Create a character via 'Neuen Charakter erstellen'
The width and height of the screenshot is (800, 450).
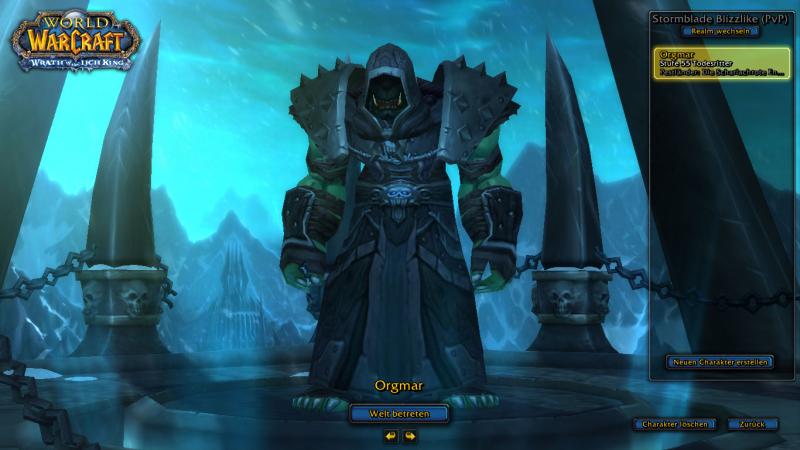[x=720, y=361]
